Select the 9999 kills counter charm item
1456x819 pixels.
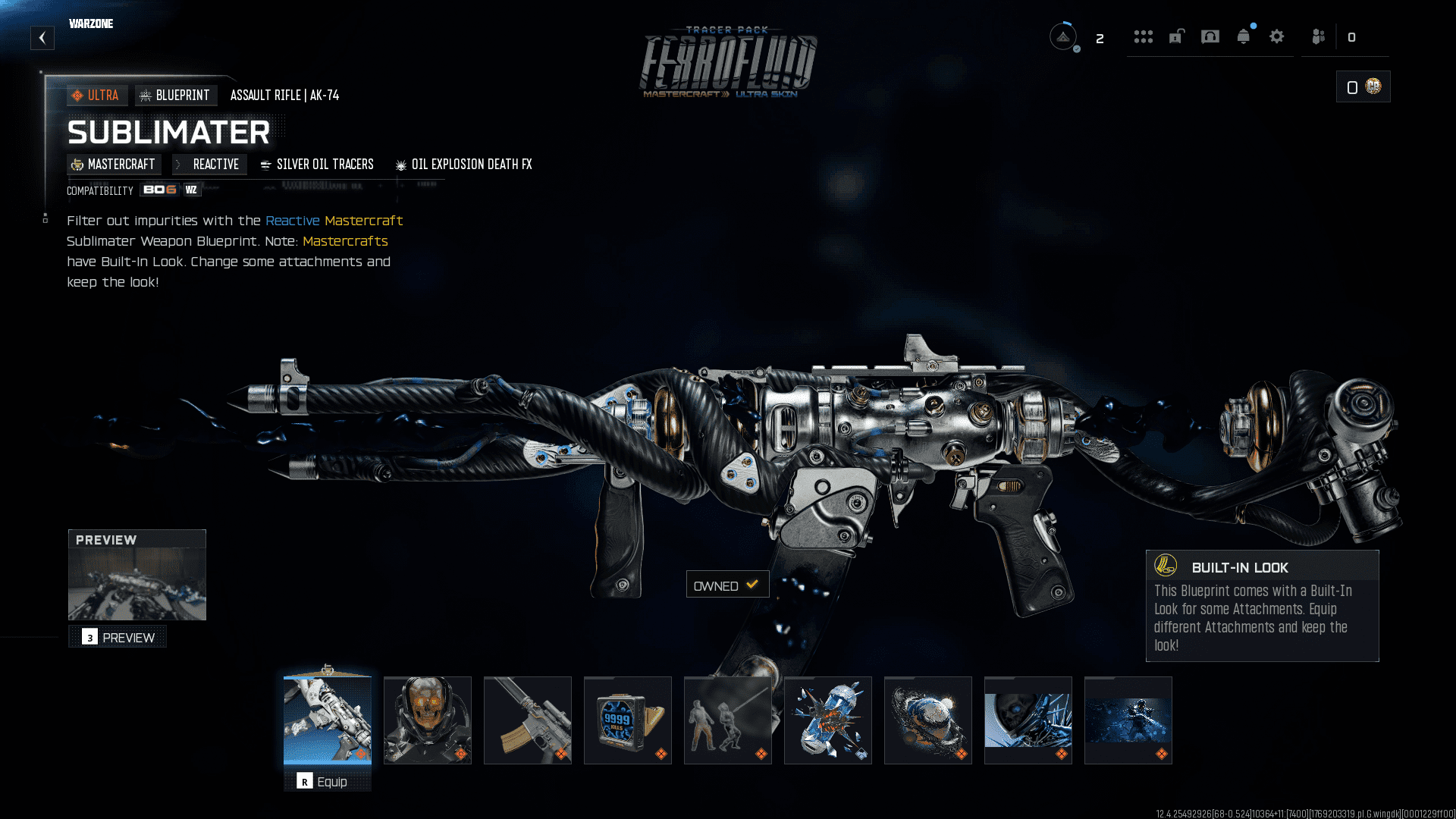[x=628, y=720]
